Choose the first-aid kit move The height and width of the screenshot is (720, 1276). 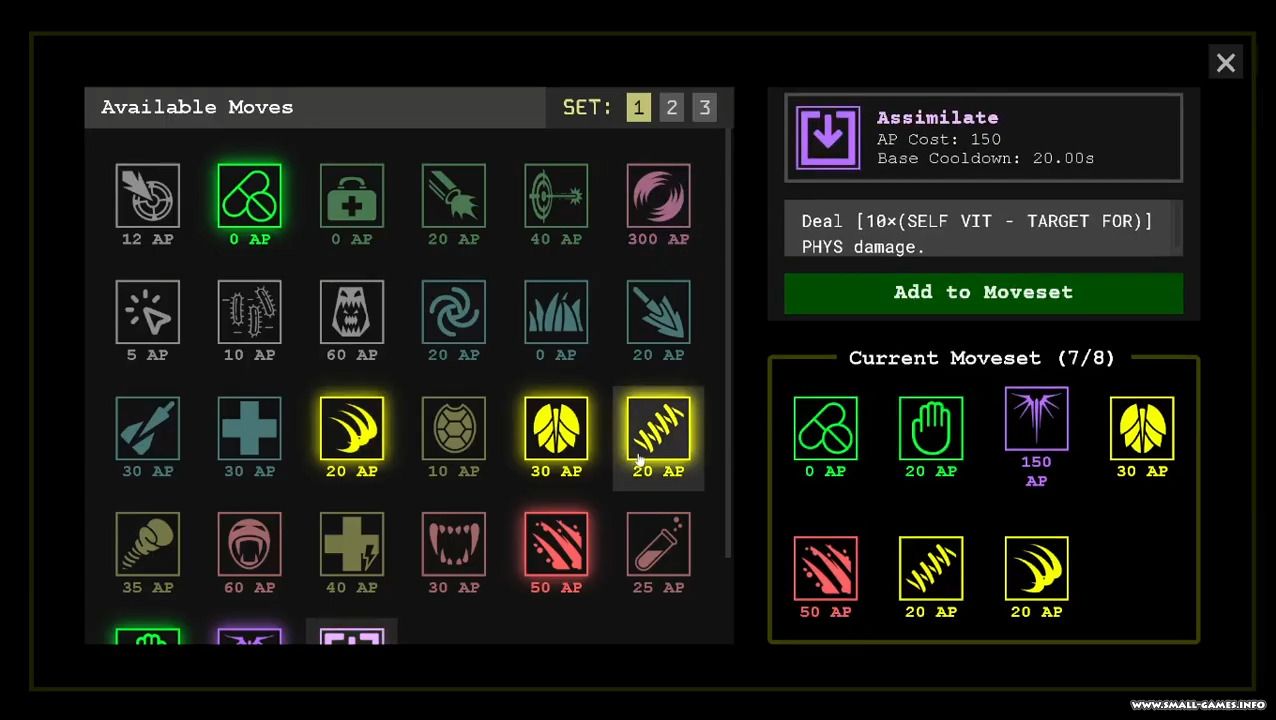(351, 196)
